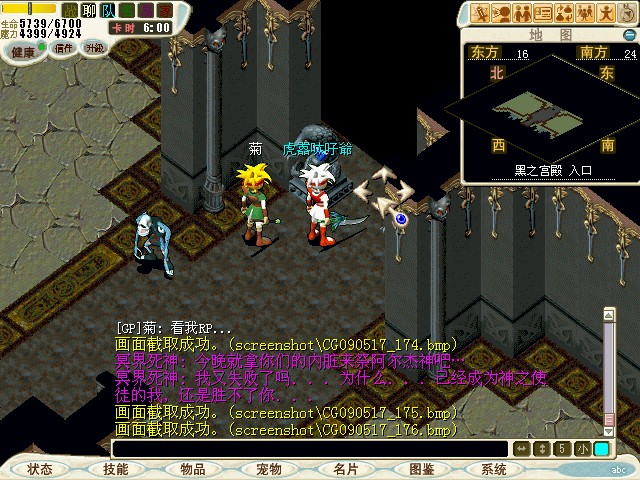Image resolution: width=640 pixels, height=480 pixels.
Task: Click the cyan chat color swatch
Action: pos(601,449)
